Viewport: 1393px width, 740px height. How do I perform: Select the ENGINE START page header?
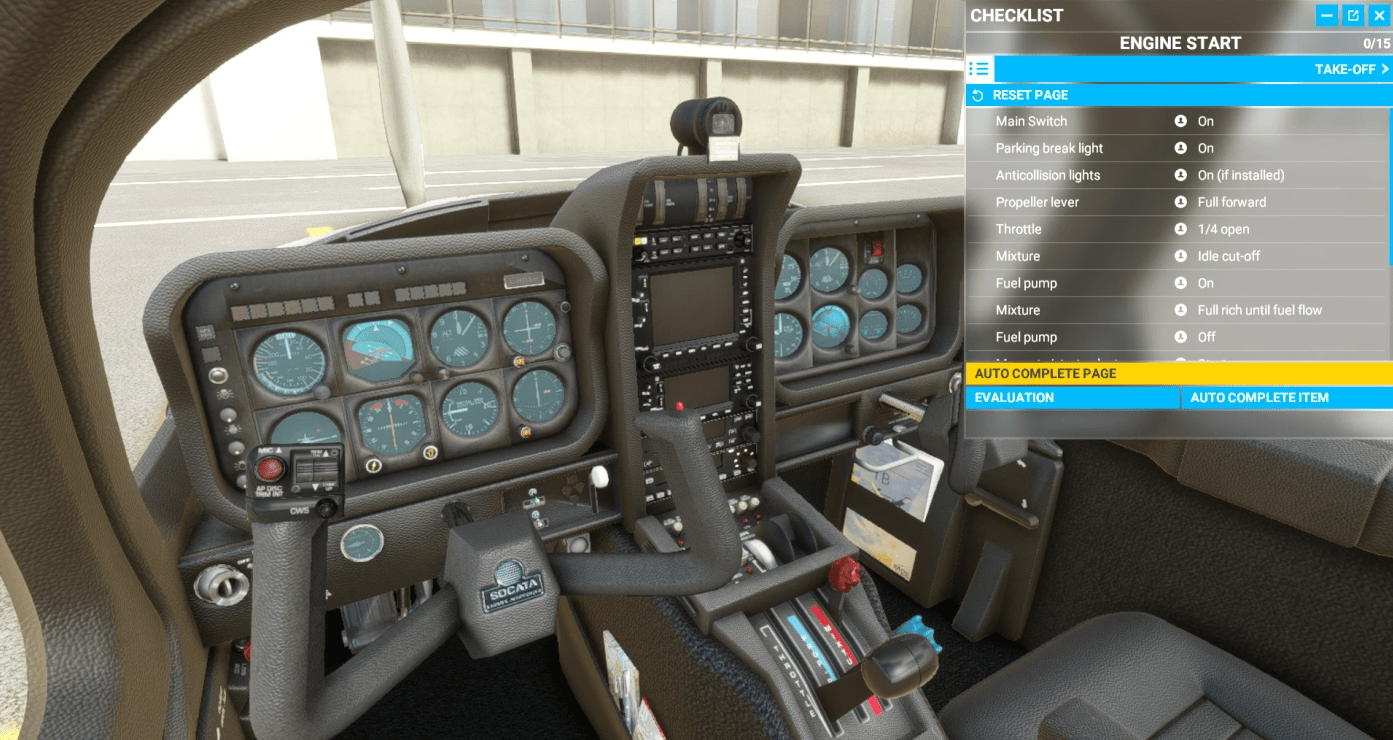pyautogui.click(x=1179, y=42)
